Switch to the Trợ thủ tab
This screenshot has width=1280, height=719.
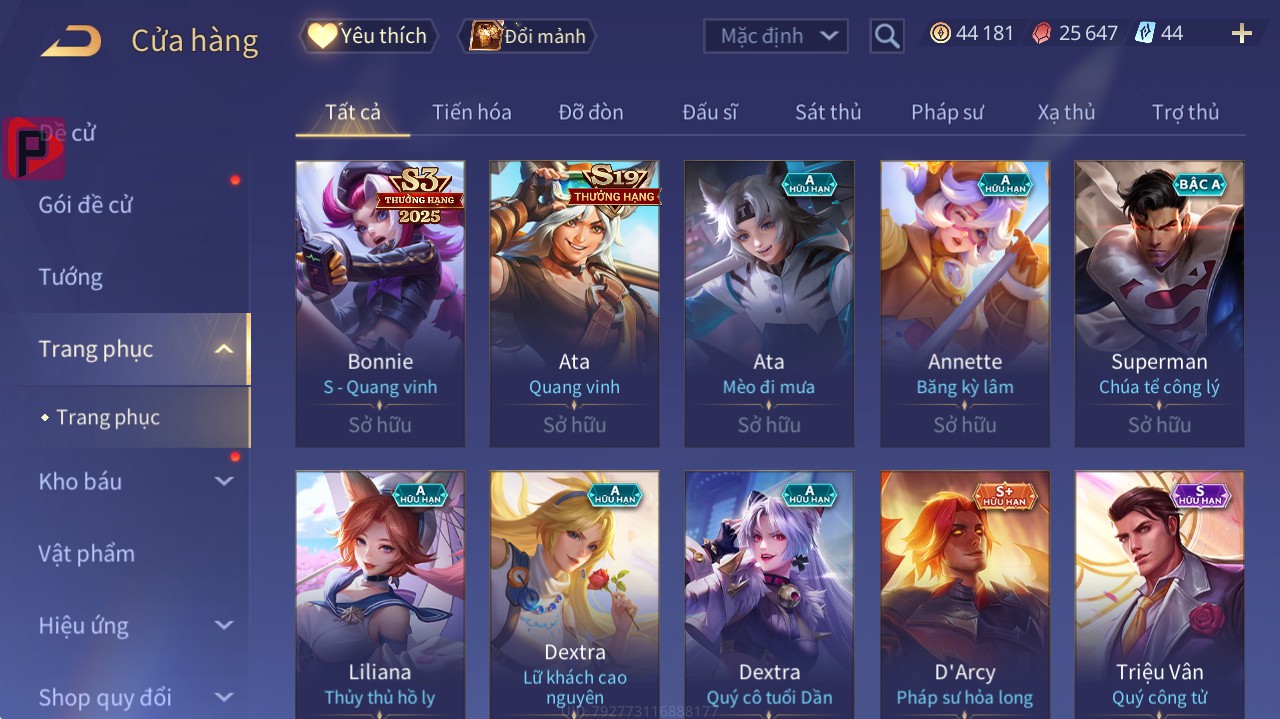[x=1185, y=112]
